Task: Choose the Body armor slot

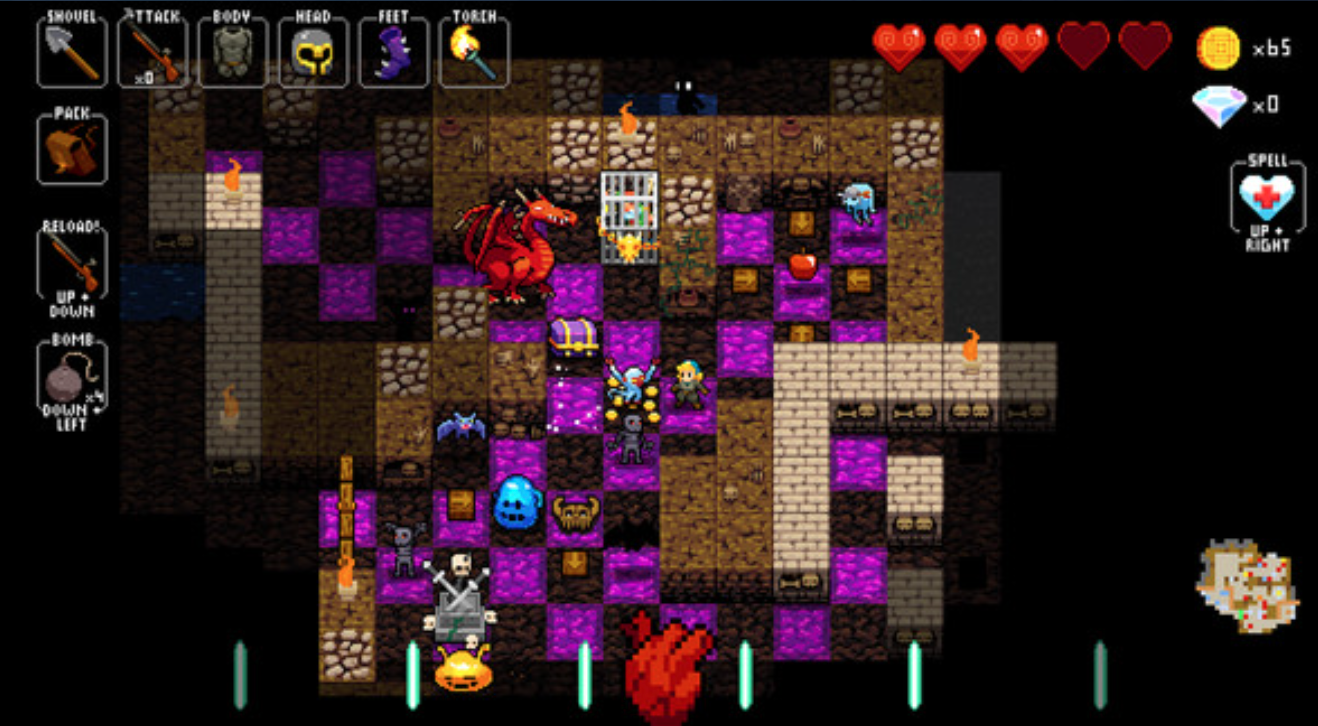Action: coord(232,52)
